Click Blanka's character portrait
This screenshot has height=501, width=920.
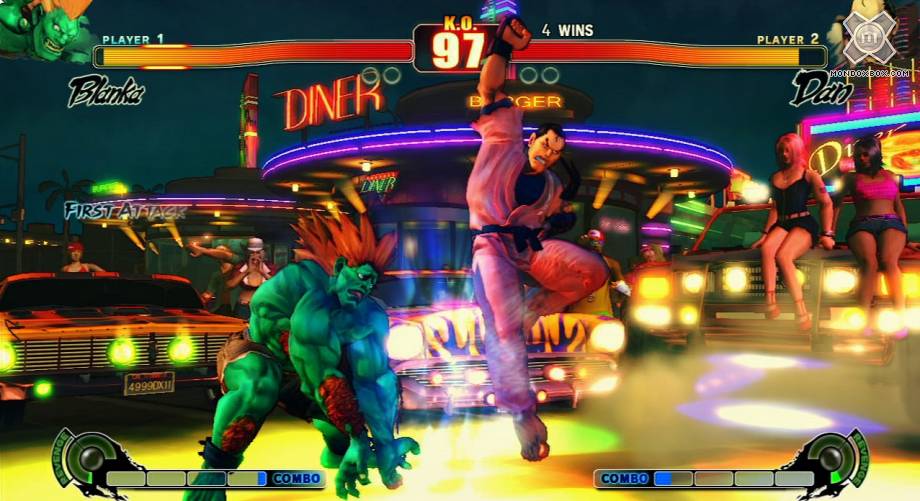(42, 30)
